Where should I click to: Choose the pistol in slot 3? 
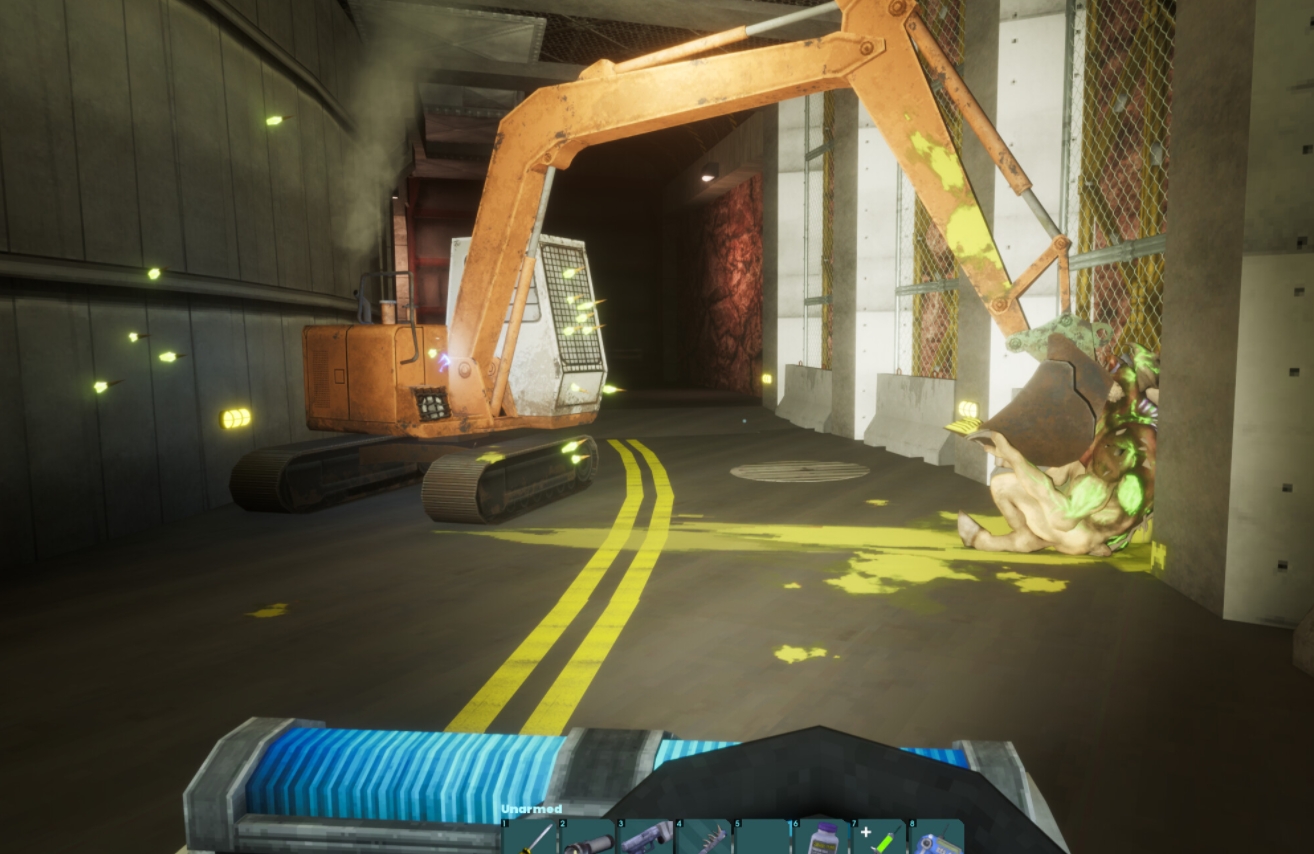tap(645, 838)
